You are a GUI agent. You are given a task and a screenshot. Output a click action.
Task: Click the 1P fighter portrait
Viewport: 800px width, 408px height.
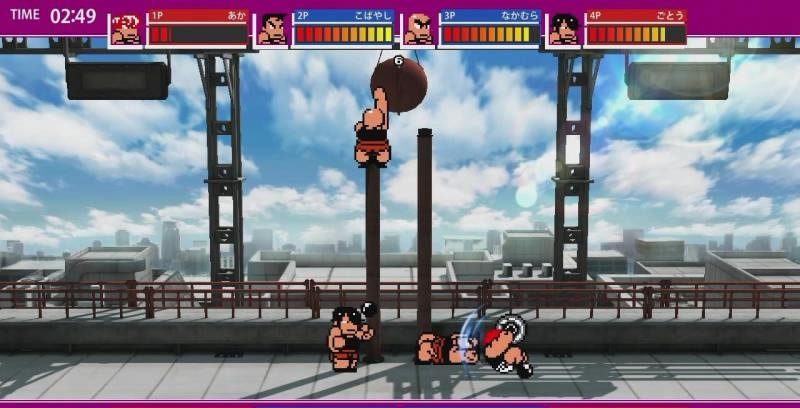tap(126, 30)
